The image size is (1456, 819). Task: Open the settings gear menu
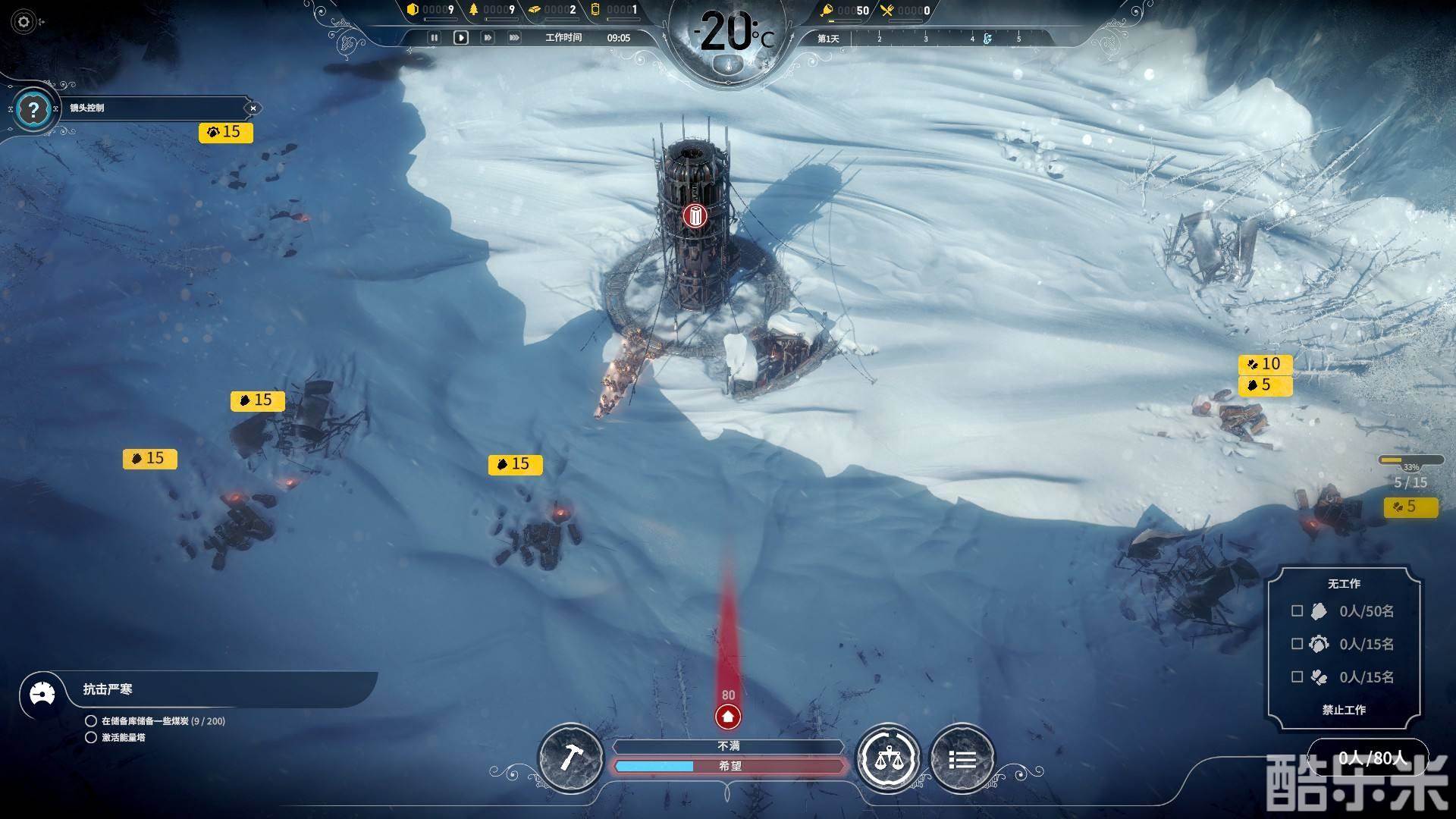click(24, 22)
